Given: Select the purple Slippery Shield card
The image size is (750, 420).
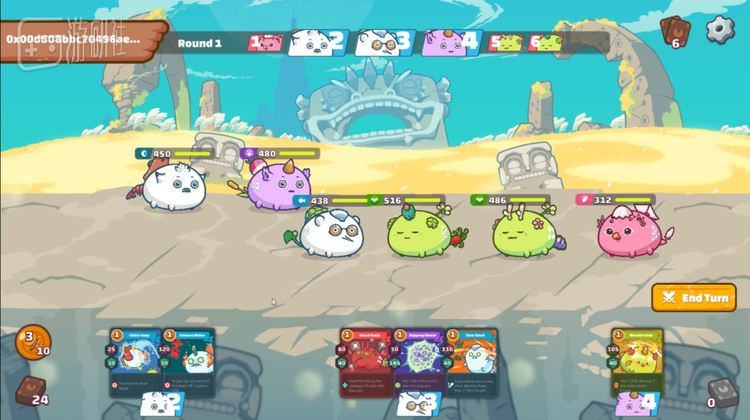Looking at the screenshot, I should coord(419,364).
